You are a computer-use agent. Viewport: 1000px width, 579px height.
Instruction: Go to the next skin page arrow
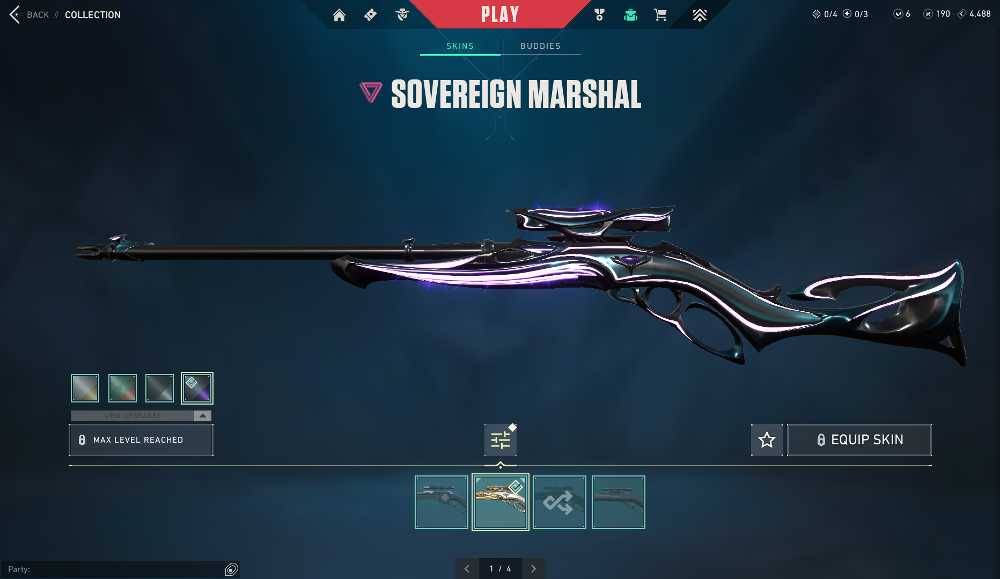pyautogui.click(x=534, y=569)
